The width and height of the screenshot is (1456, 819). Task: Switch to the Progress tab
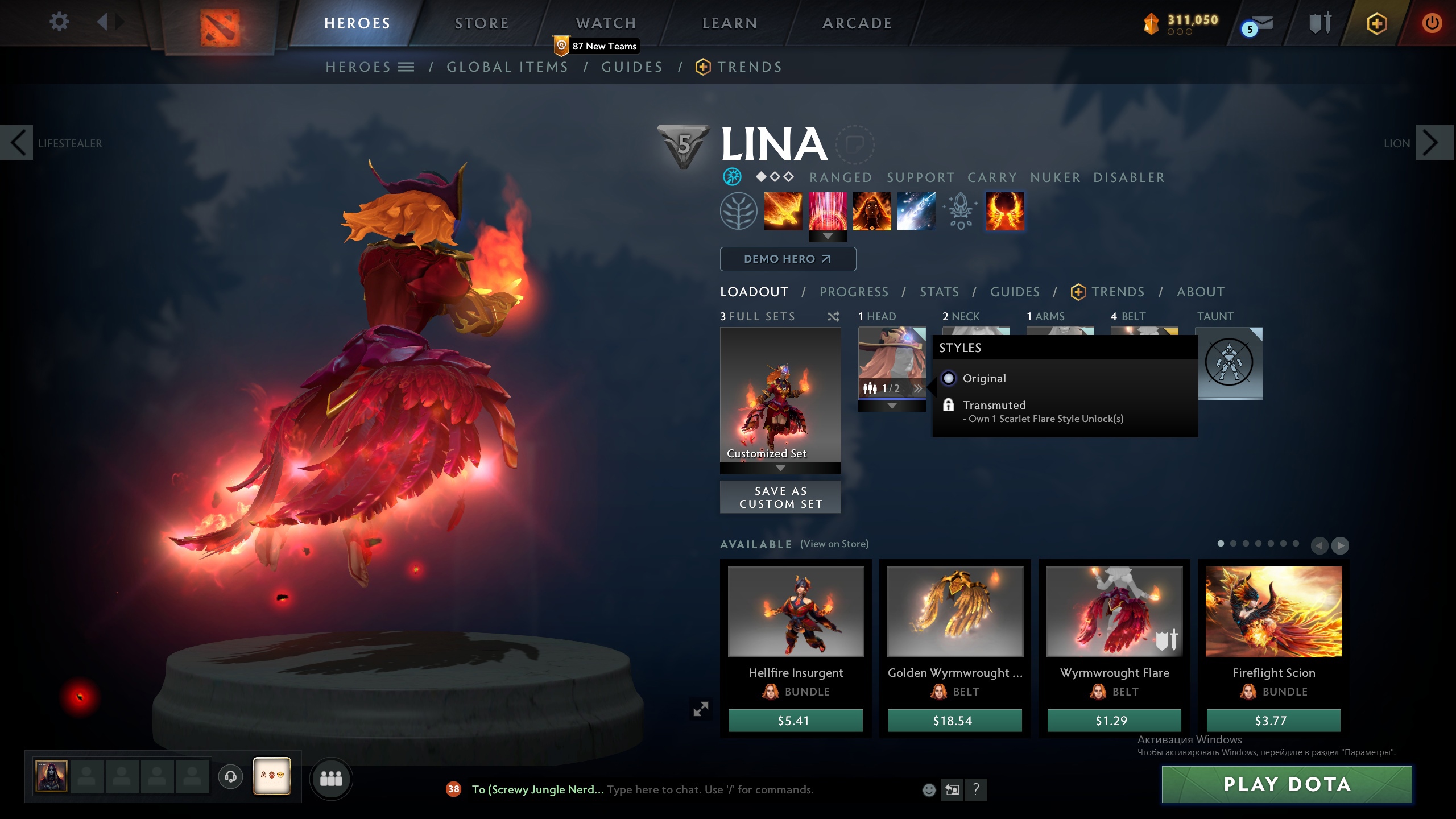pyautogui.click(x=854, y=292)
